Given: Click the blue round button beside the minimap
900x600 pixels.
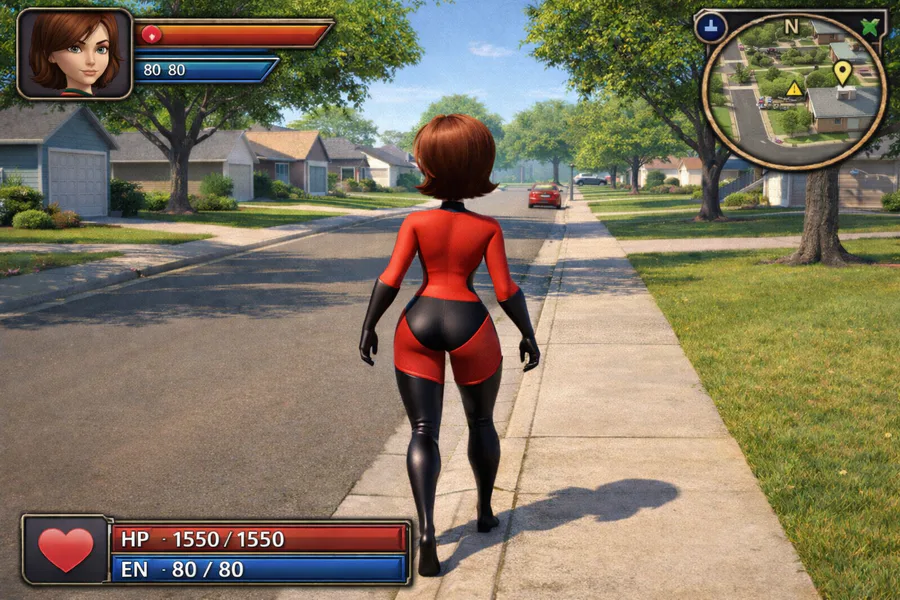Looking at the screenshot, I should pyautogui.click(x=710, y=27).
